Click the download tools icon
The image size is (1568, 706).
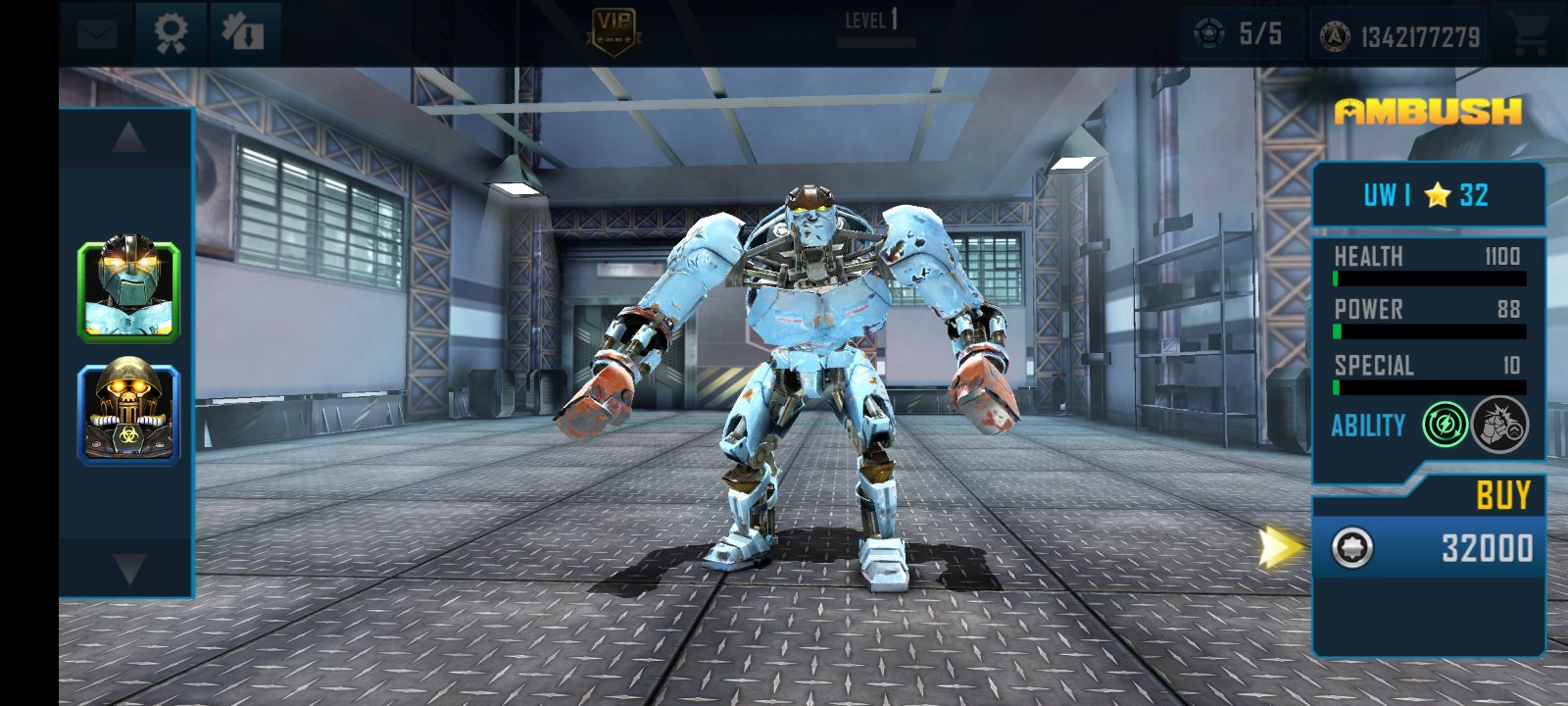click(x=243, y=33)
